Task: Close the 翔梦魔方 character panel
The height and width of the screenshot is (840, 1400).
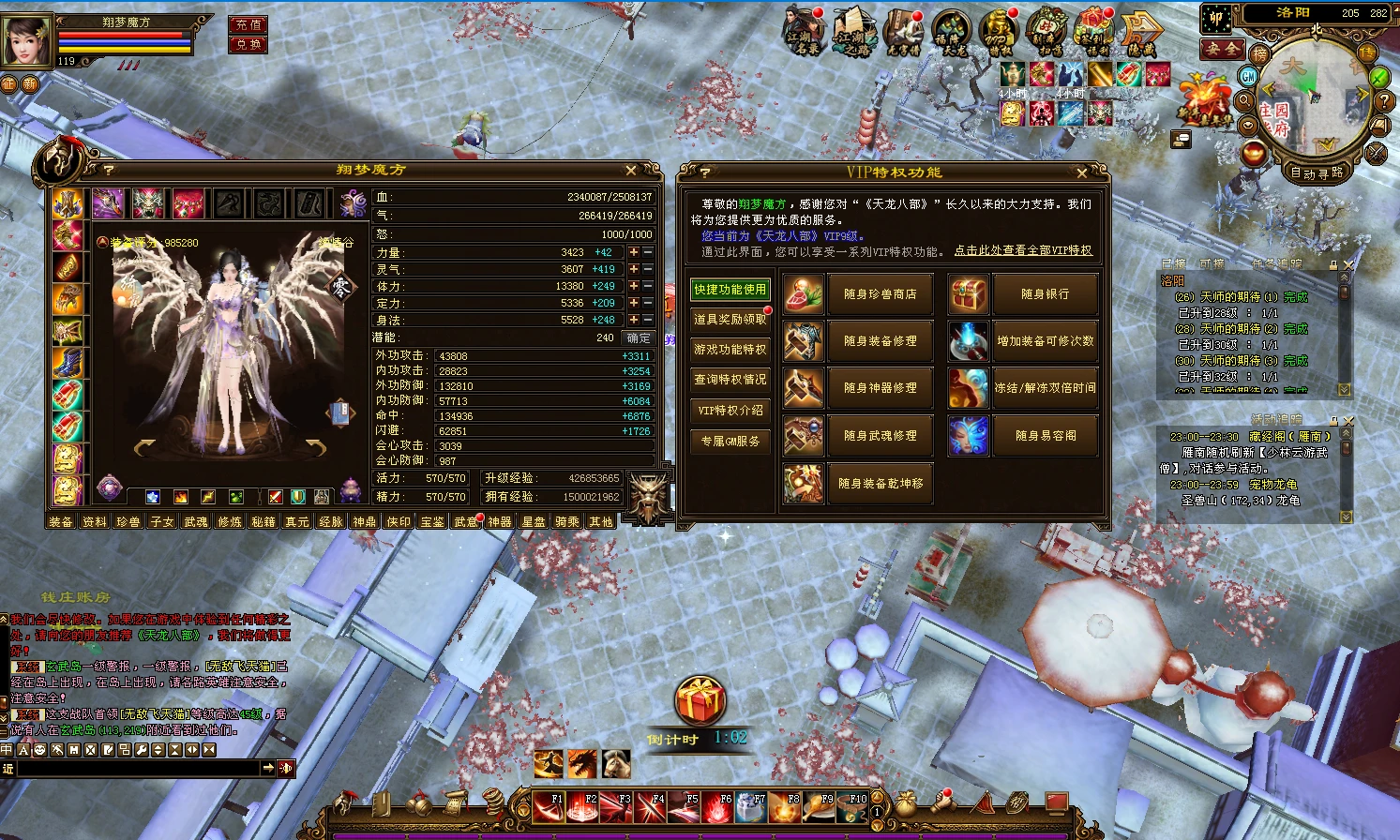Action: click(x=631, y=171)
